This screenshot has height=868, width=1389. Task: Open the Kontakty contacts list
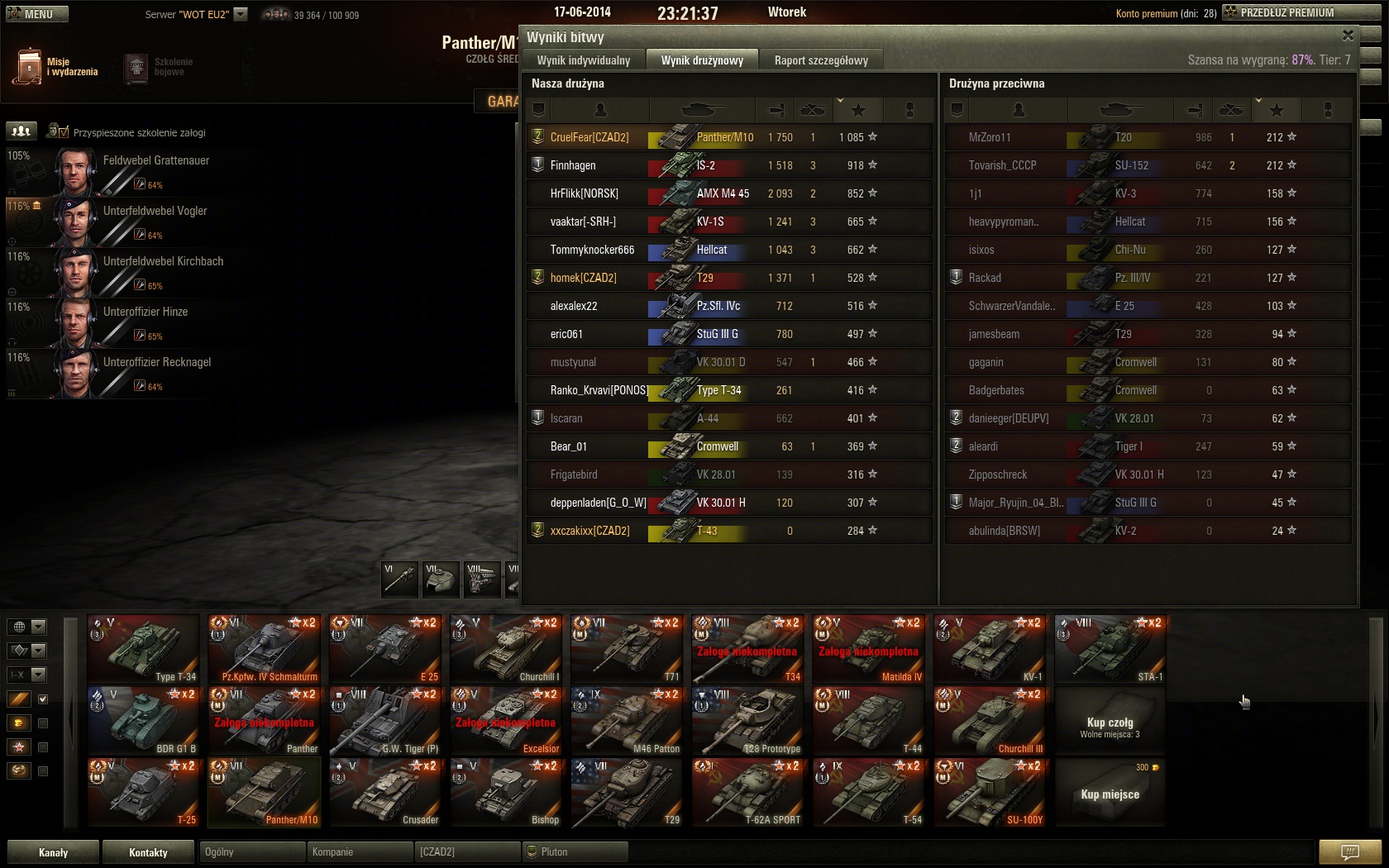[x=149, y=852]
